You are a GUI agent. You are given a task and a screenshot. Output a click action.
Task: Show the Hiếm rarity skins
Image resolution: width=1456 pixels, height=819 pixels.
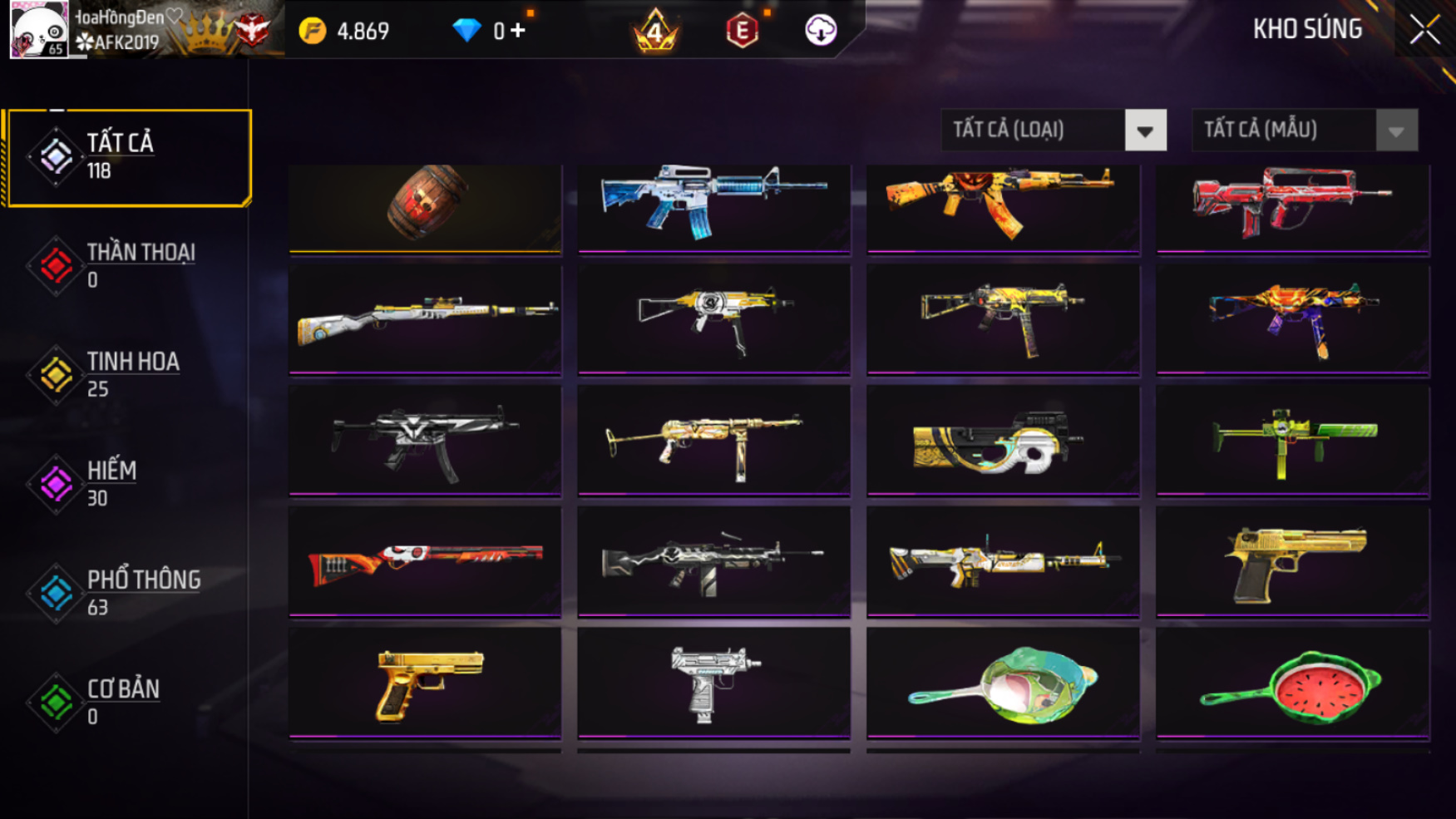(x=125, y=483)
